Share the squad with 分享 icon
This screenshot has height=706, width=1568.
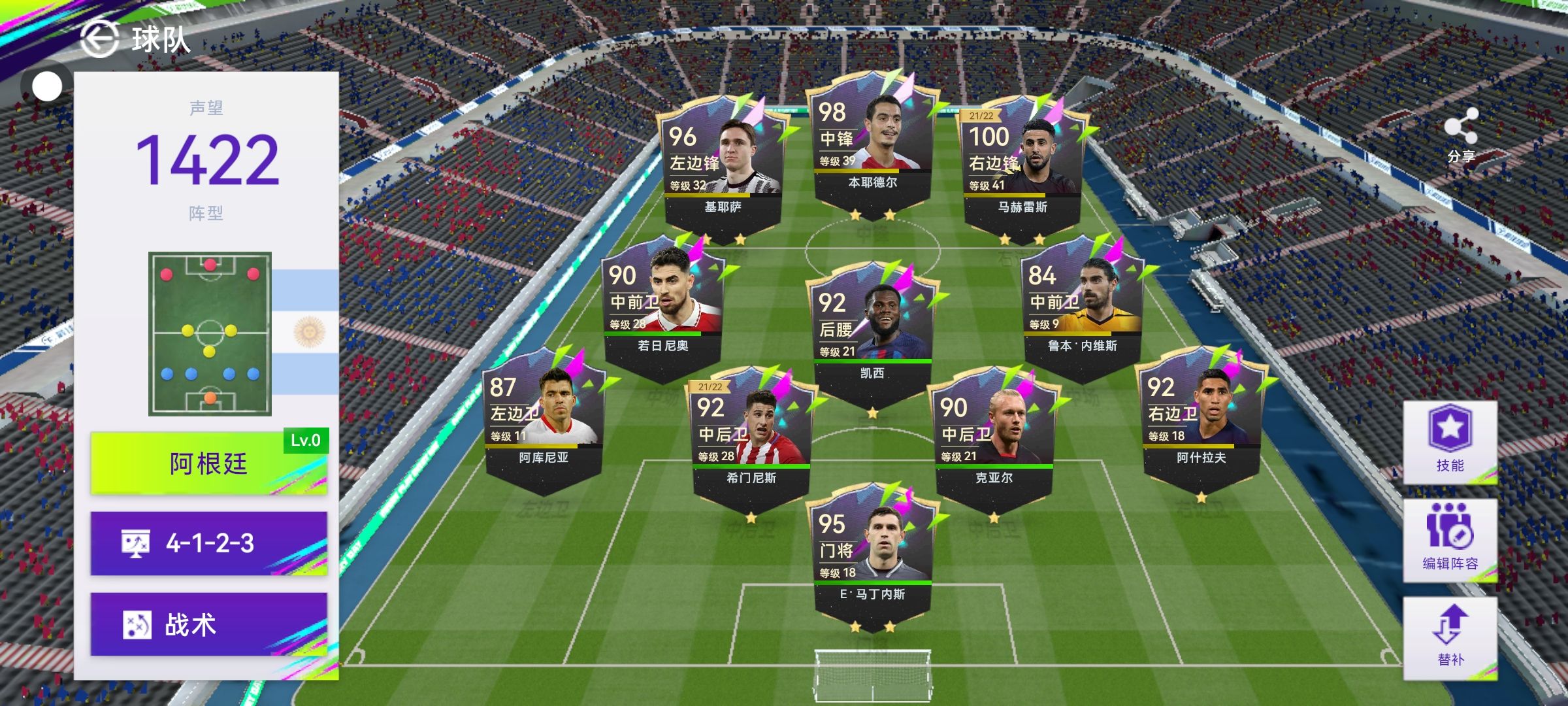(1461, 135)
